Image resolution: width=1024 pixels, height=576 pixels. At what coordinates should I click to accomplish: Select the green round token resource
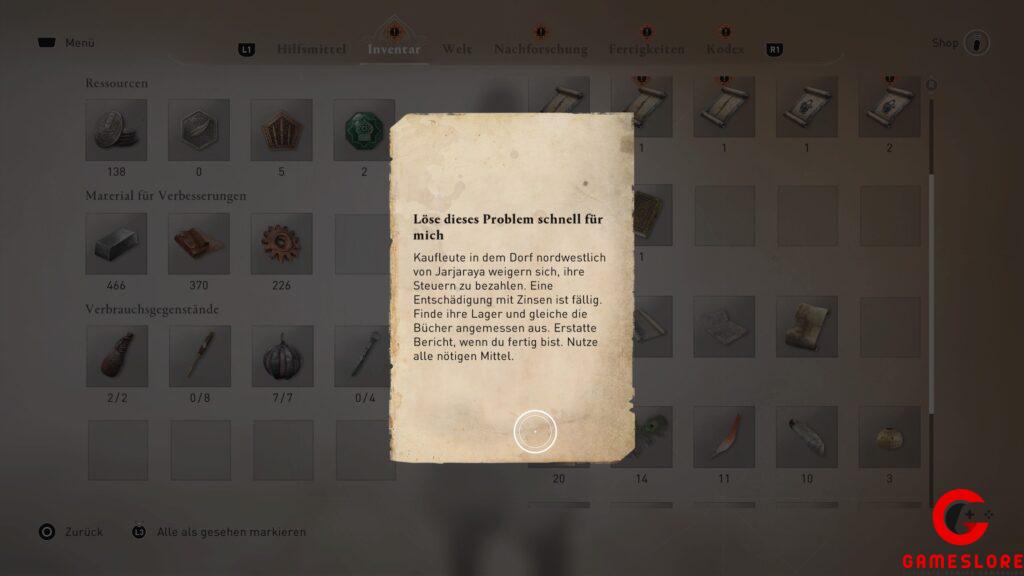coord(363,130)
